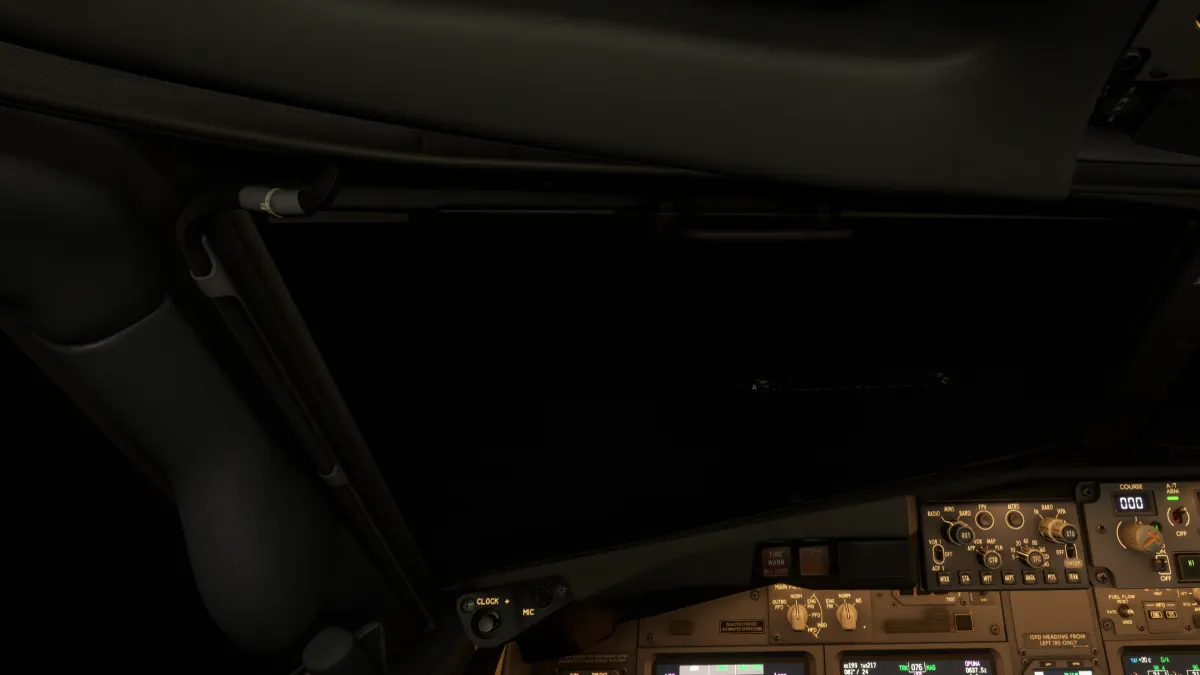This screenshot has width=1200, height=675.
Task: Activate the ARPT airports map button
Action: pos(1008,578)
